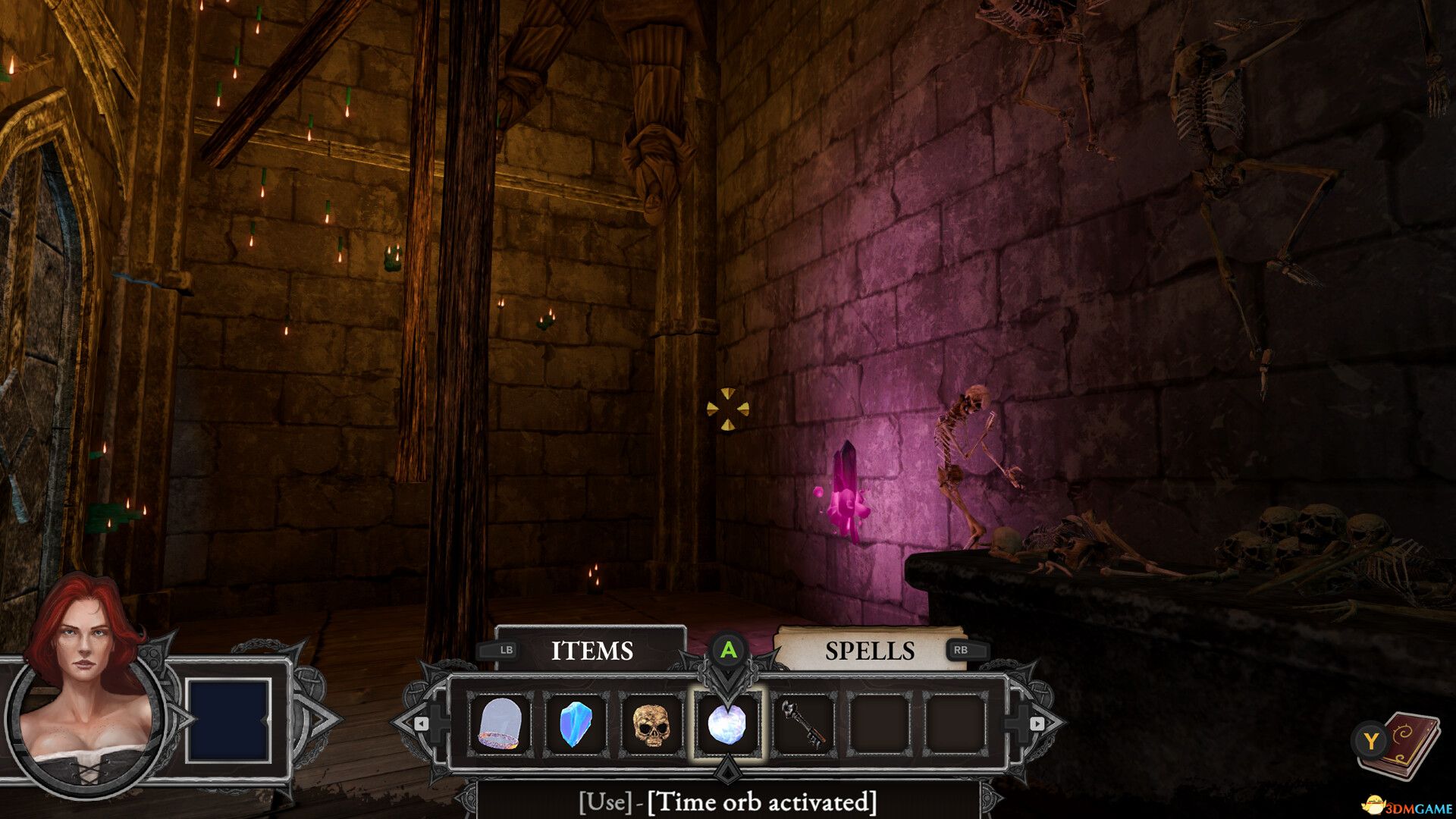Viewport: 1456px width, 819px height.
Task: Switch to the ITEMS tab
Action: tap(594, 651)
